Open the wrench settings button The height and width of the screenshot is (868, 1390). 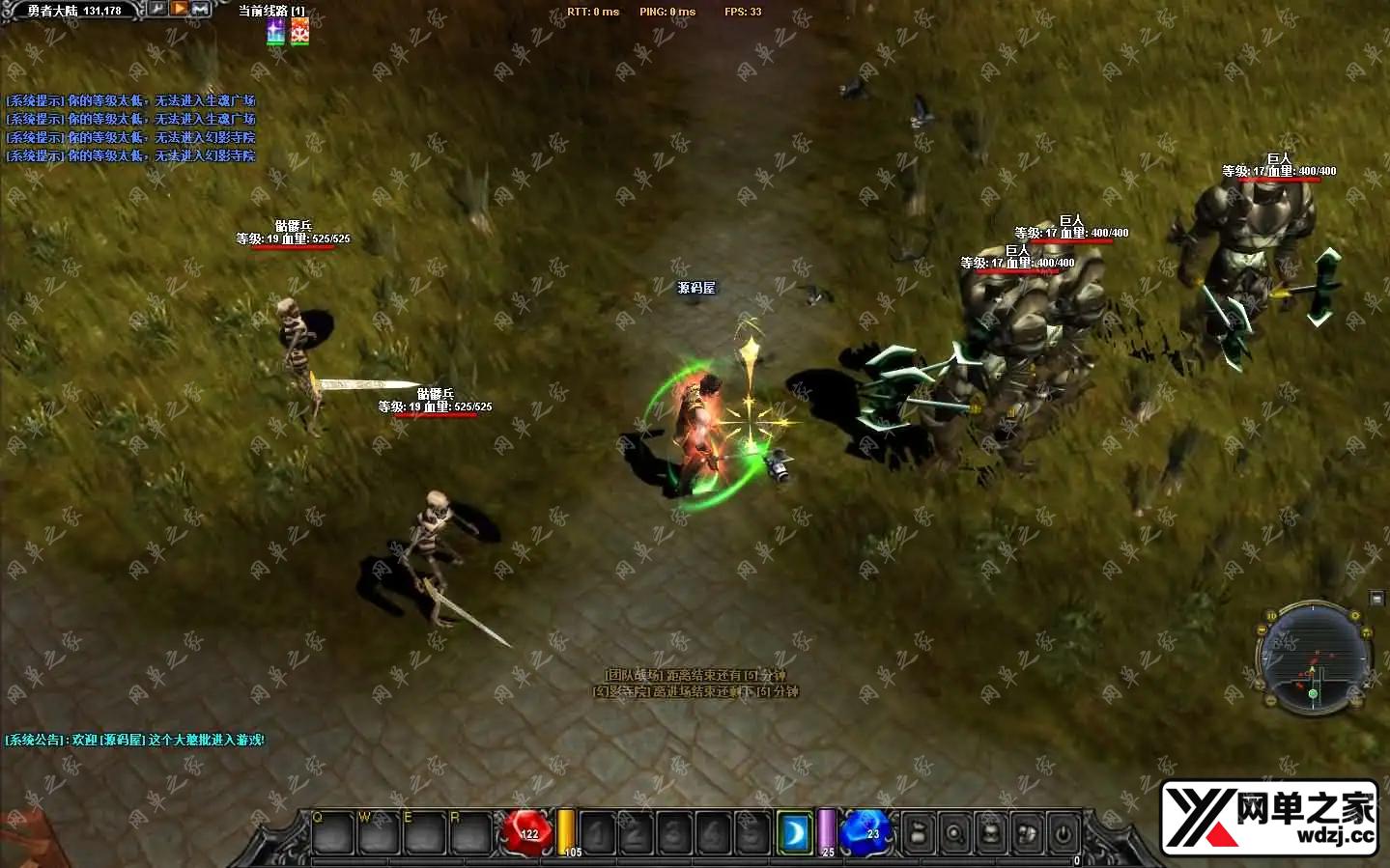pyautogui.click(x=157, y=9)
